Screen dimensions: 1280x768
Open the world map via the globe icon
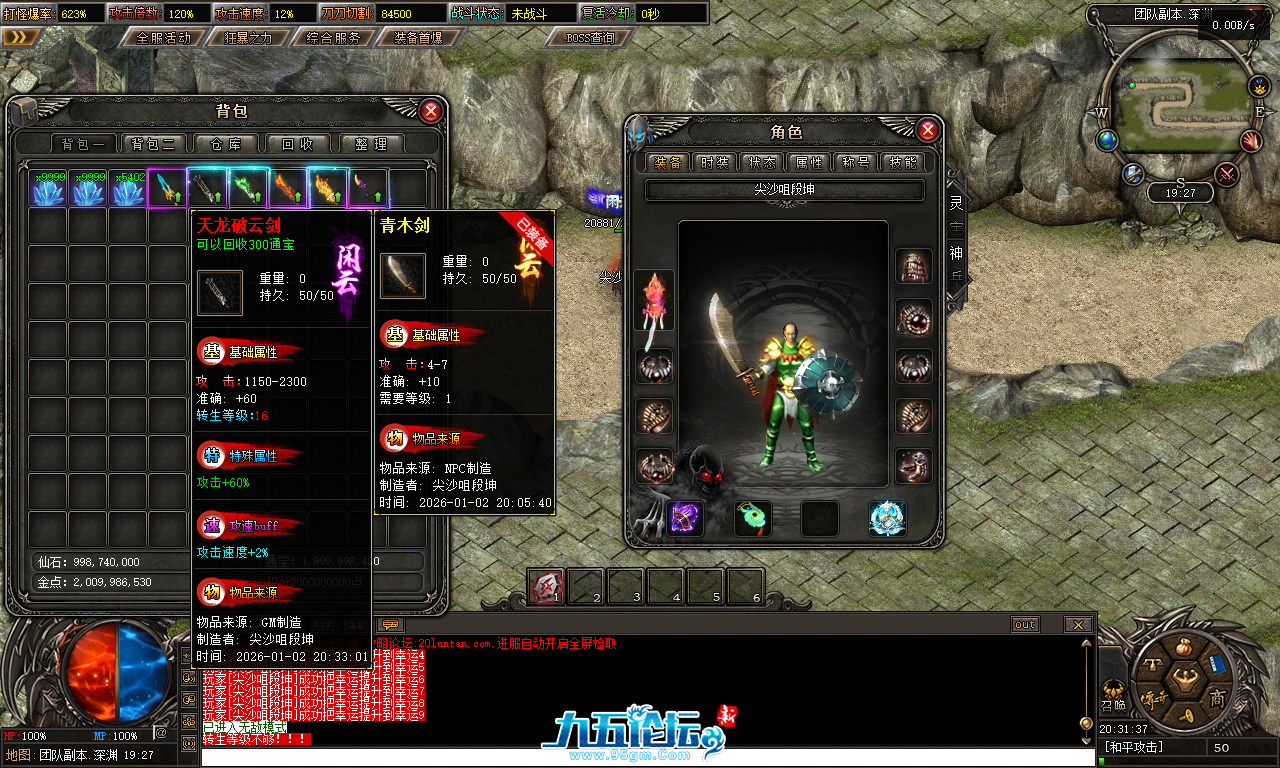pos(1107,139)
